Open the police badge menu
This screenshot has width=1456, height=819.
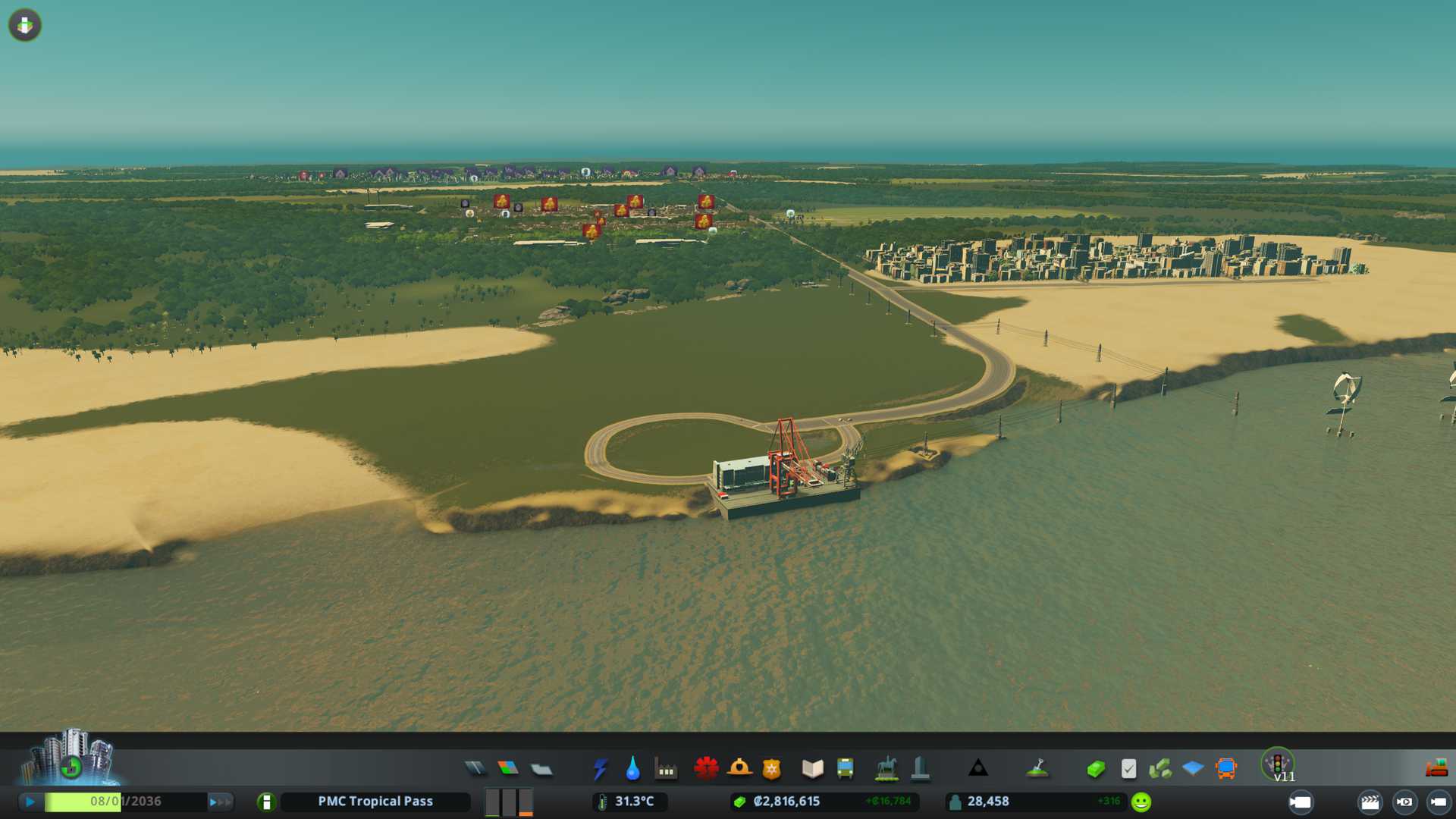tap(772, 769)
